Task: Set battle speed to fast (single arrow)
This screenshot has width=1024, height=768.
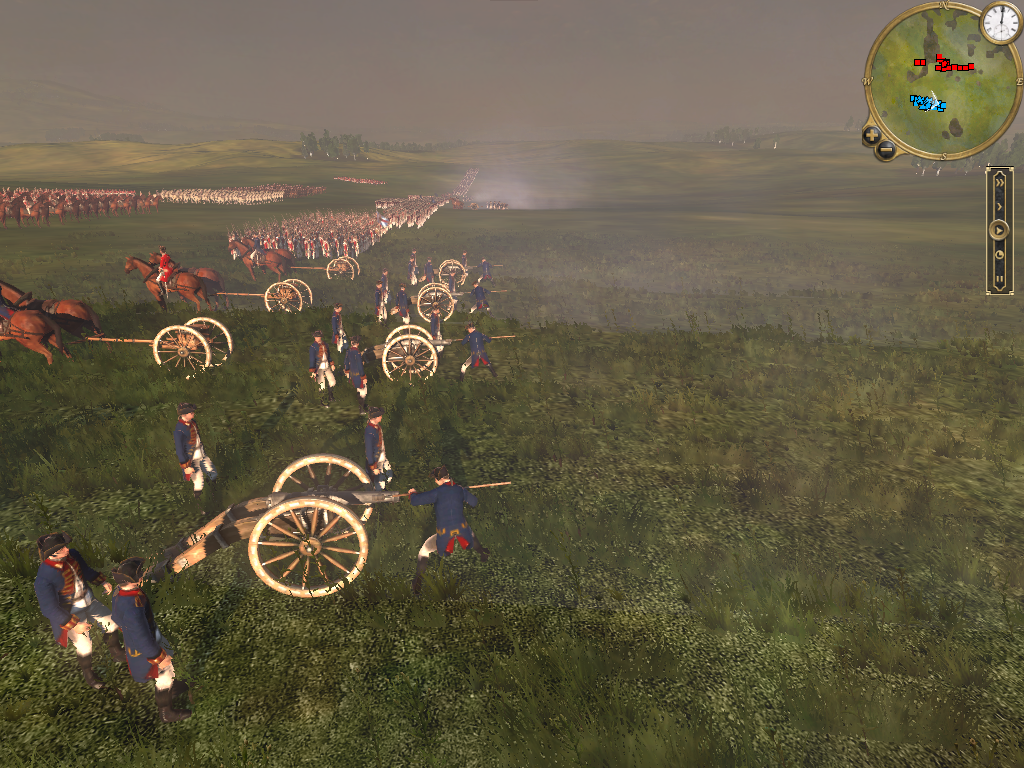Action: (x=999, y=206)
